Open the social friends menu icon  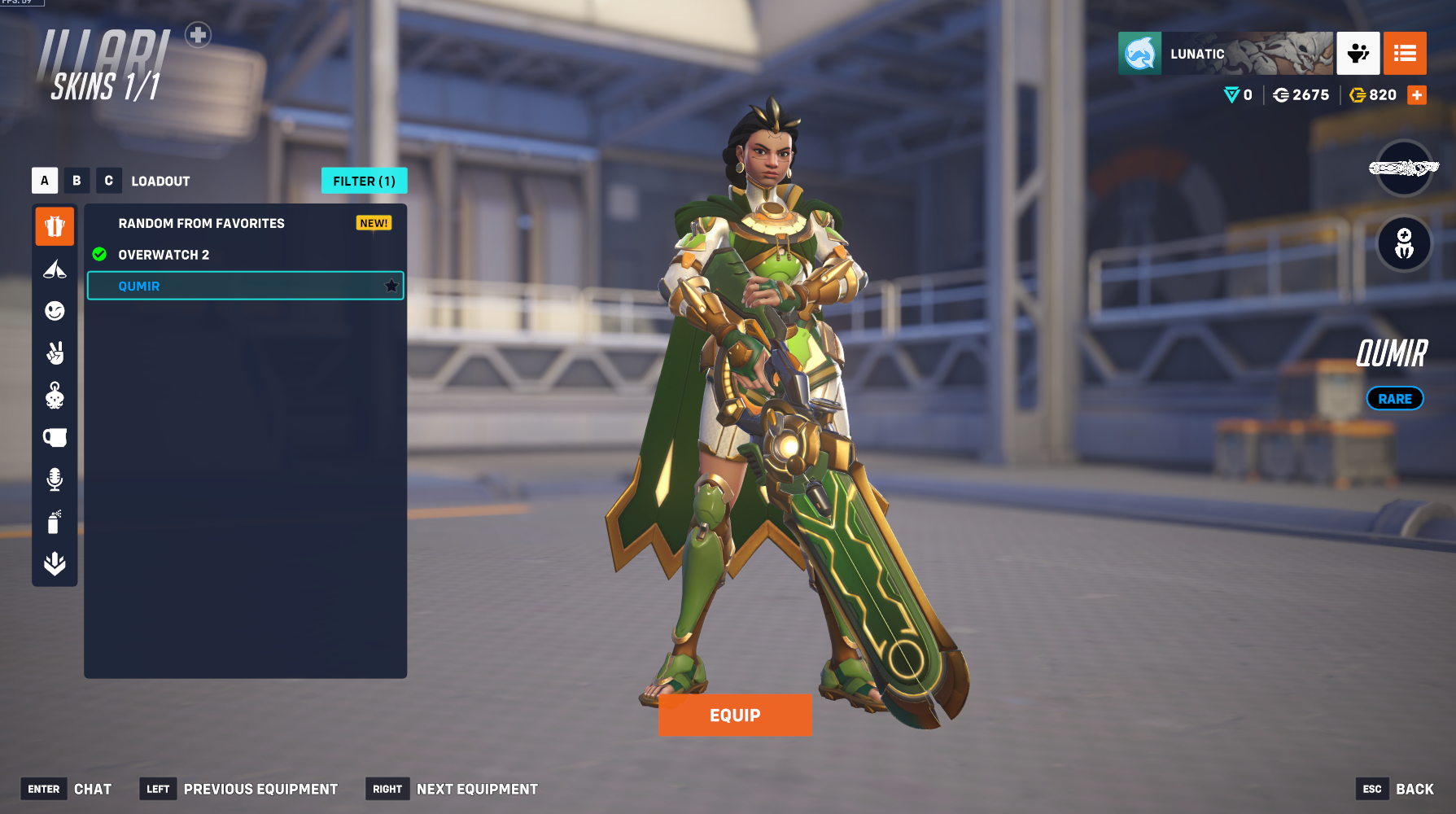[x=1358, y=54]
